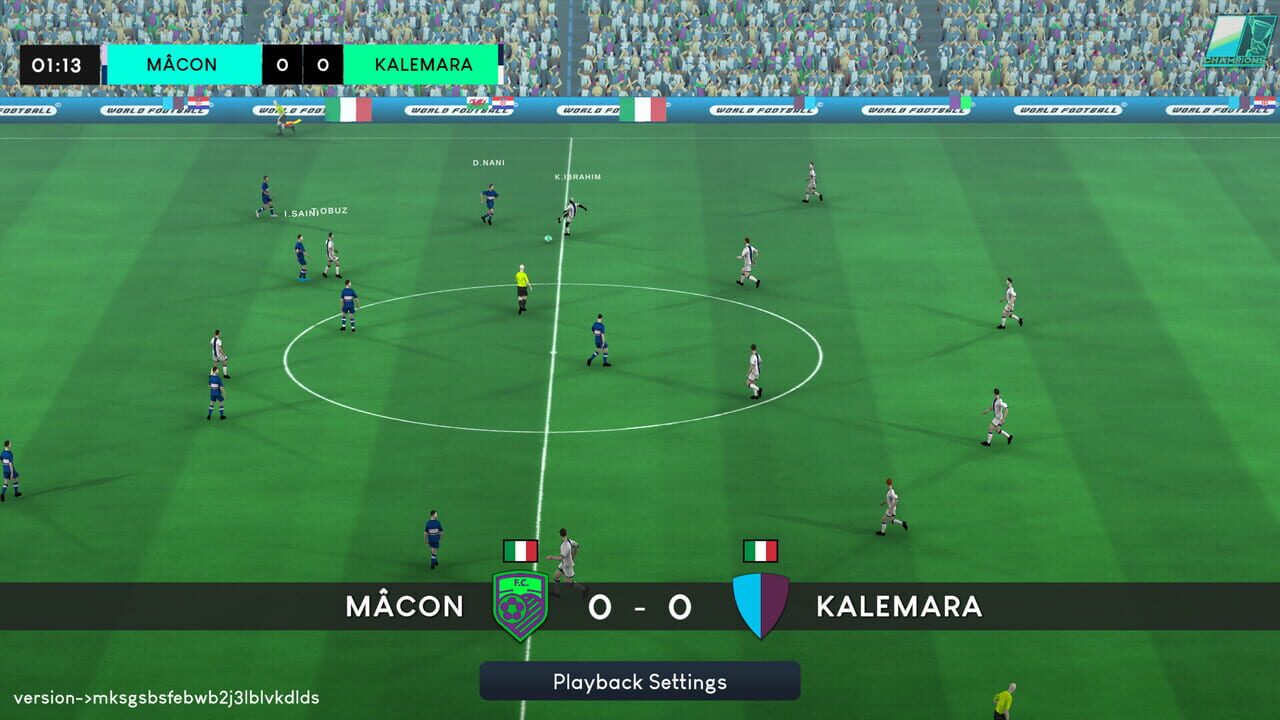The image size is (1280, 720).
Task: Click the 0 - 0 score in the bottom banner
Action: point(638,605)
